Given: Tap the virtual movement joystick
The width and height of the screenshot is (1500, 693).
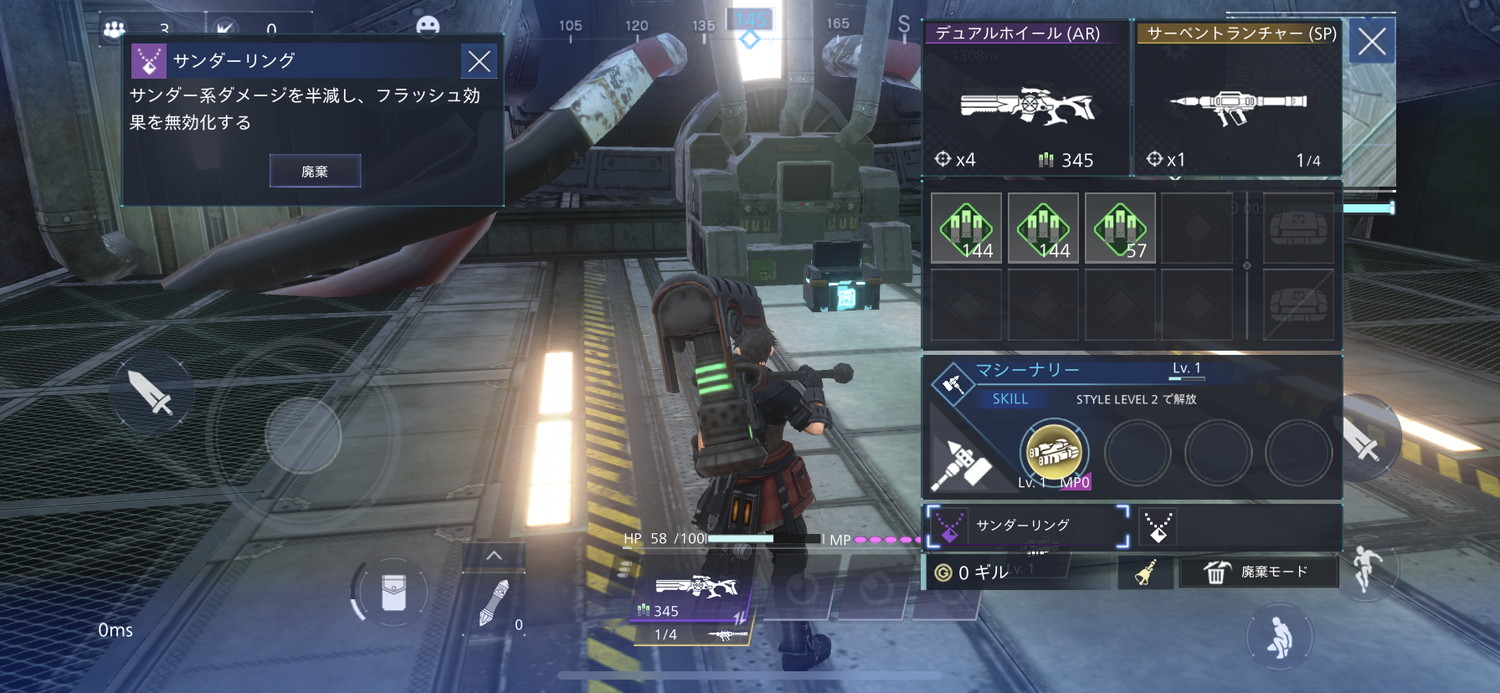Looking at the screenshot, I should (303, 436).
